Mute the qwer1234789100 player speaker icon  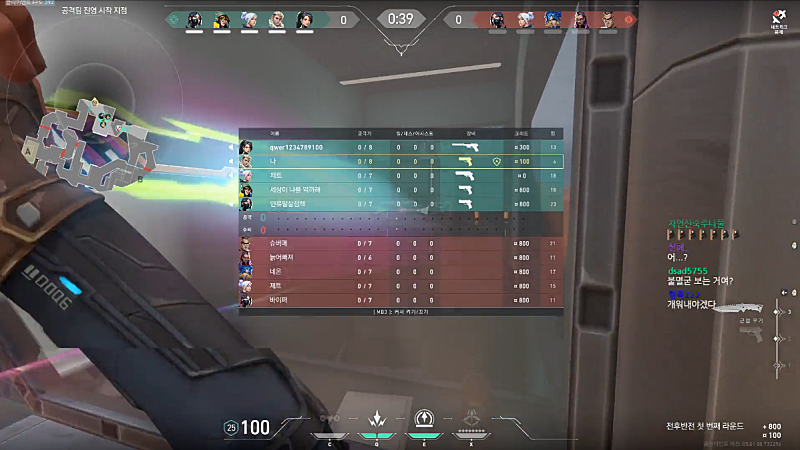[231, 147]
